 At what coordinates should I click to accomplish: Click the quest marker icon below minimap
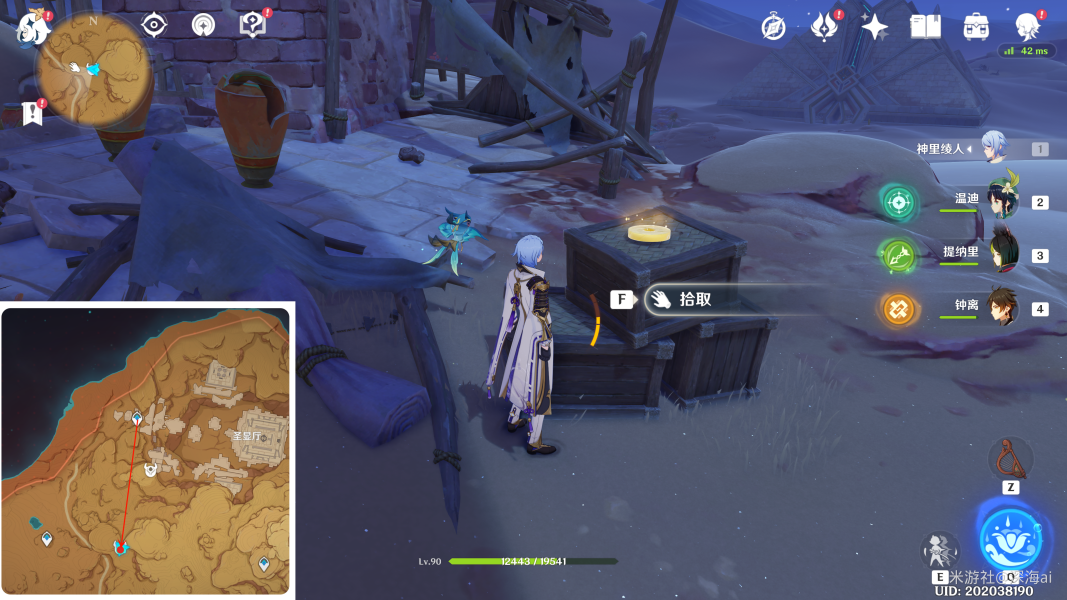point(33,113)
